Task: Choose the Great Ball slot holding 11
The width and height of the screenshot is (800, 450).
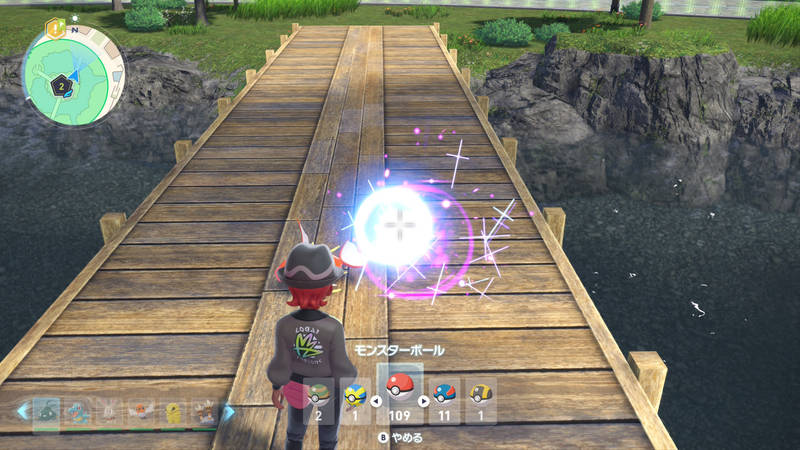Action: [444, 399]
